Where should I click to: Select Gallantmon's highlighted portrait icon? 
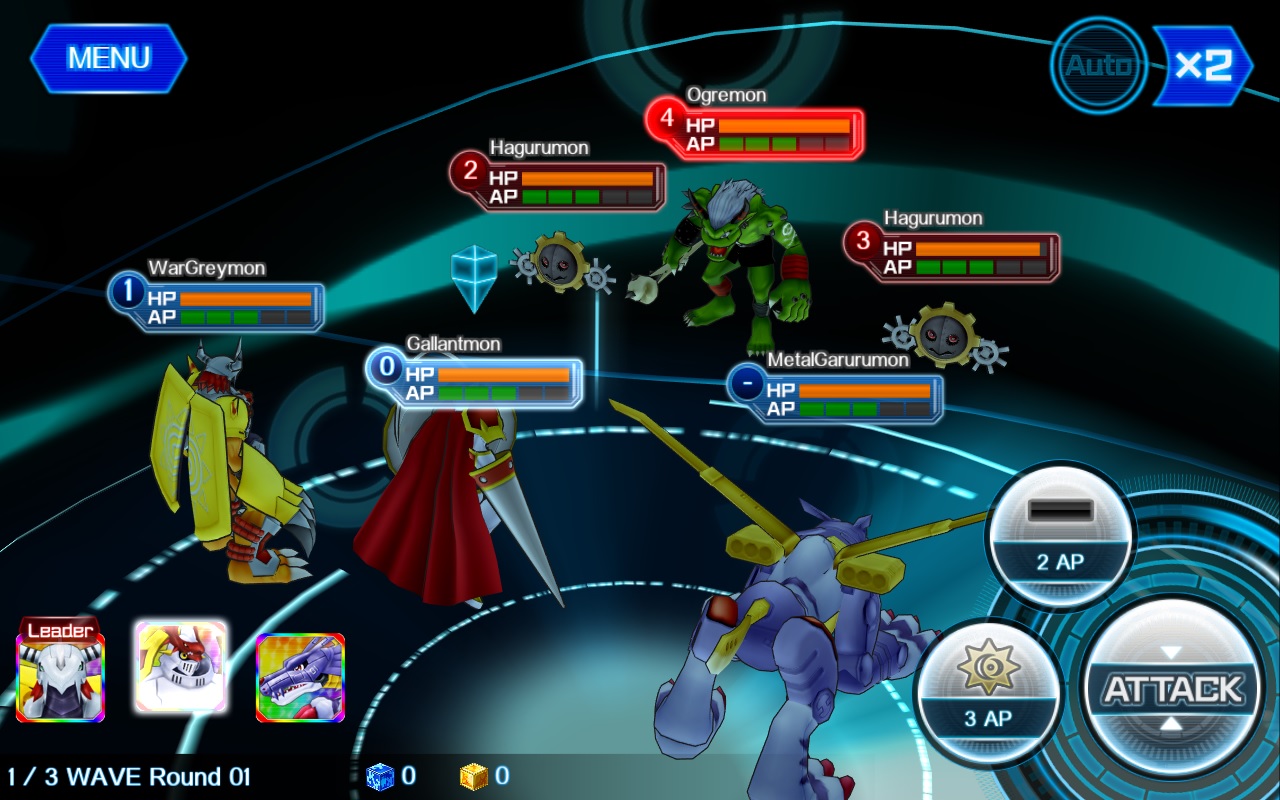(x=181, y=665)
